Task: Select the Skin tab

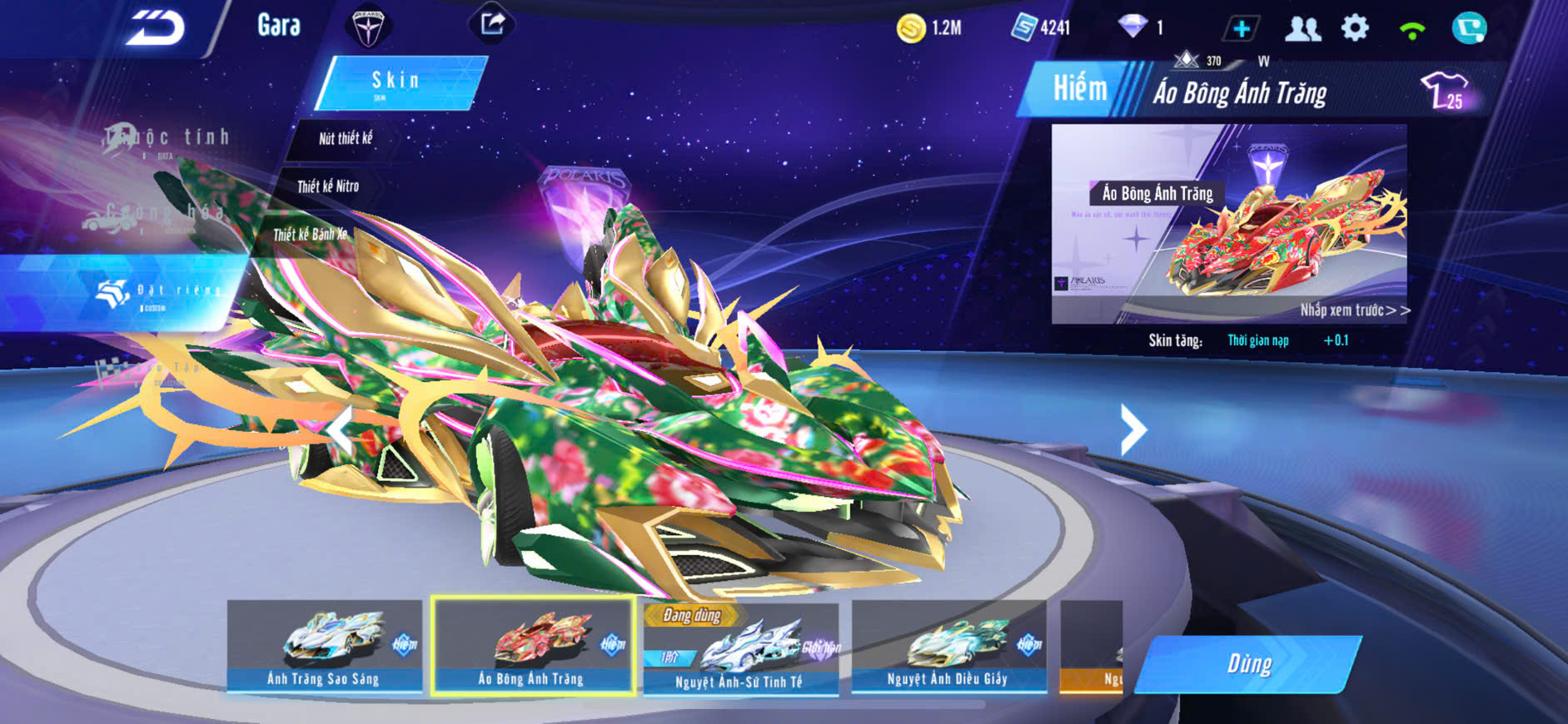Action: 398,82
